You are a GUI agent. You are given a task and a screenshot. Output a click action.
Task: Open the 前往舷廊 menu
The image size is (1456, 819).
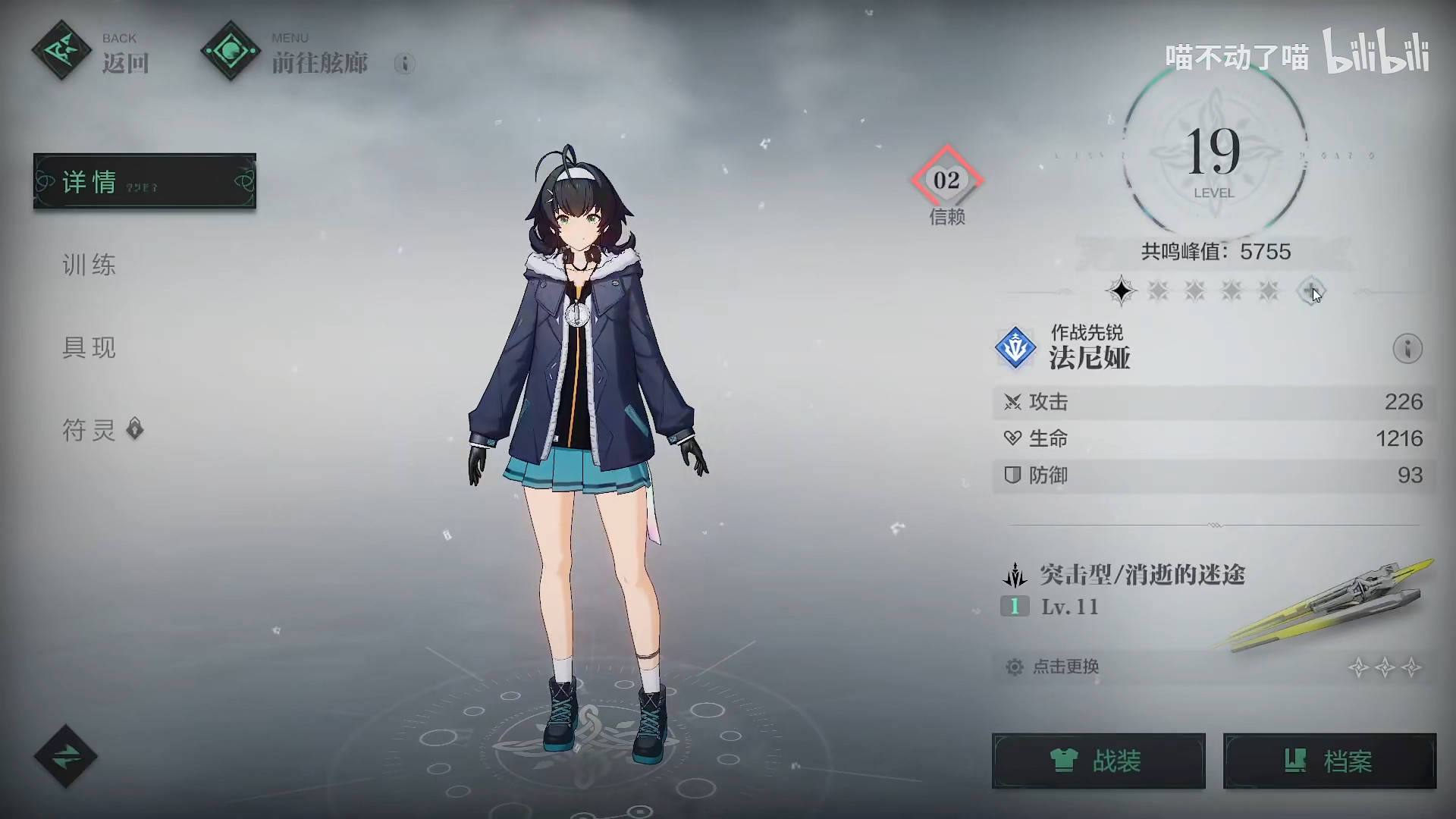287,53
